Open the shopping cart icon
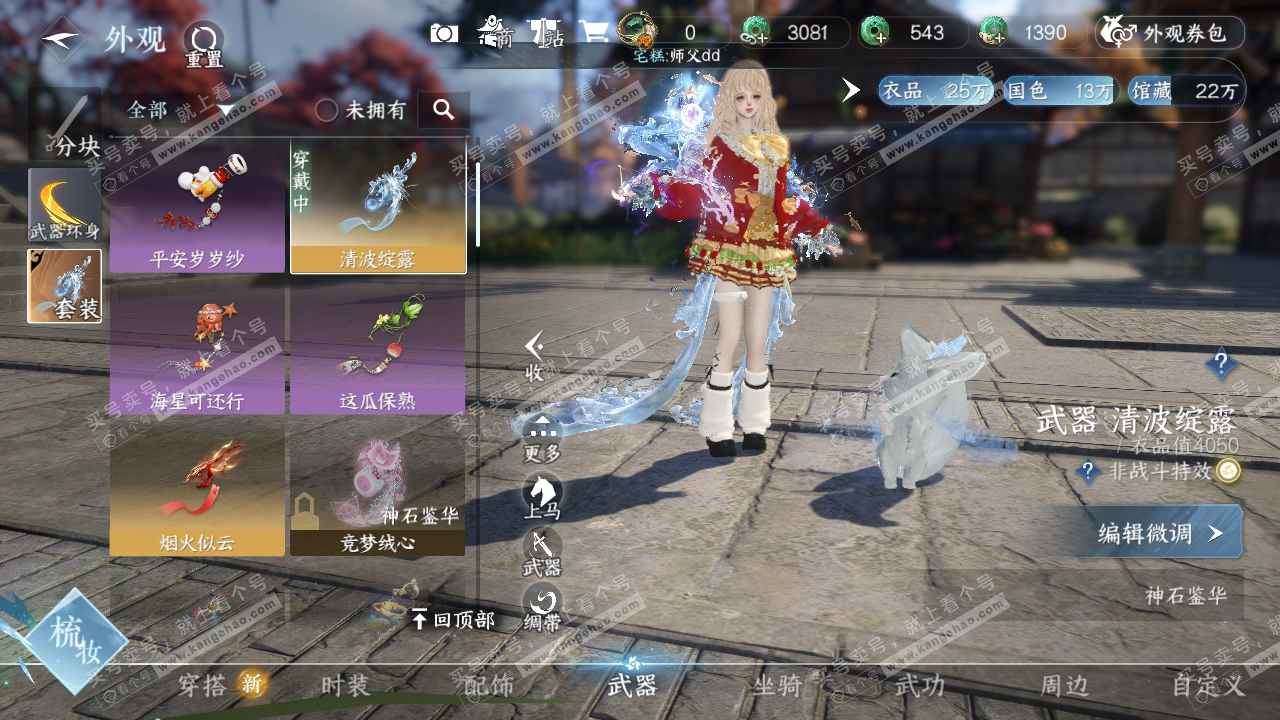1280x720 pixels. click(594, 32)
